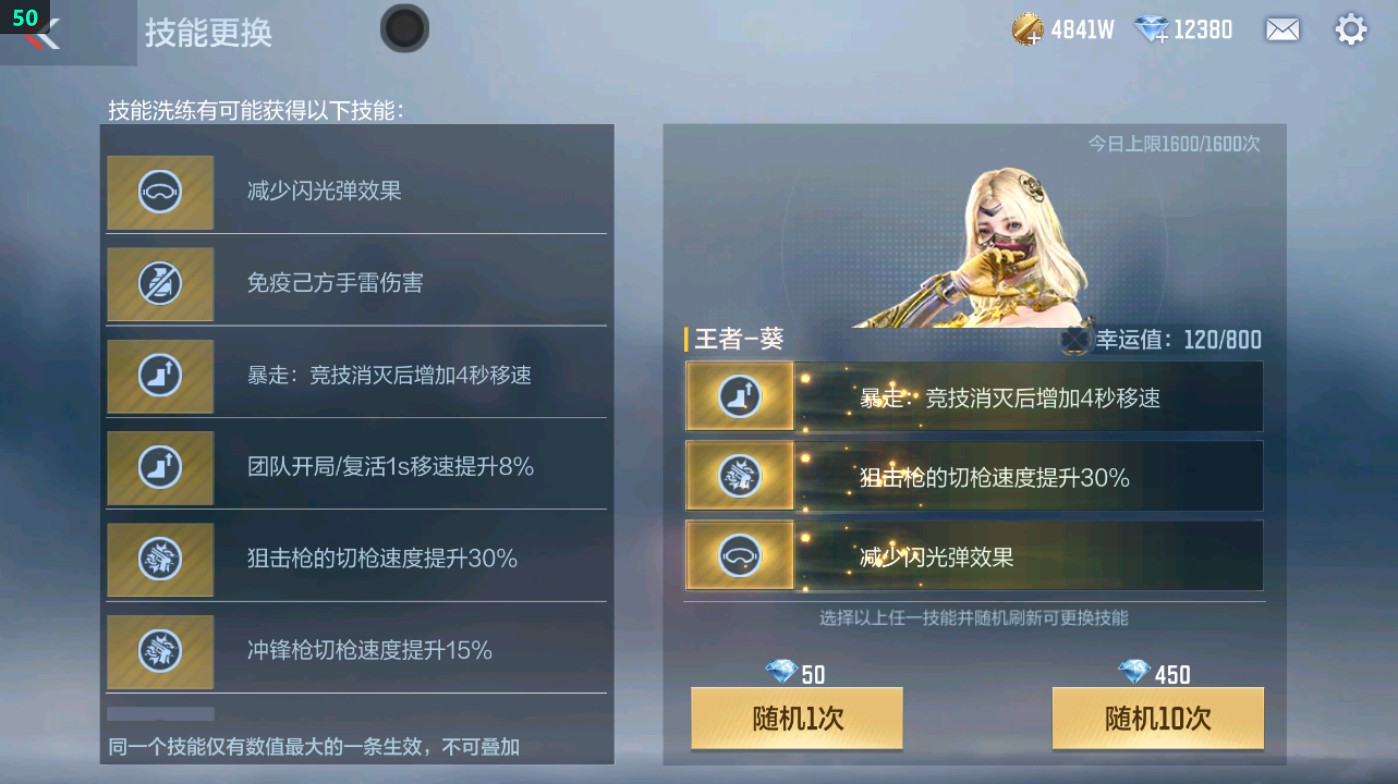Click the SMG swap speed skill icon
Image resolution: width=1398 pixels, height=784 pixels.
tap(160, 651)
